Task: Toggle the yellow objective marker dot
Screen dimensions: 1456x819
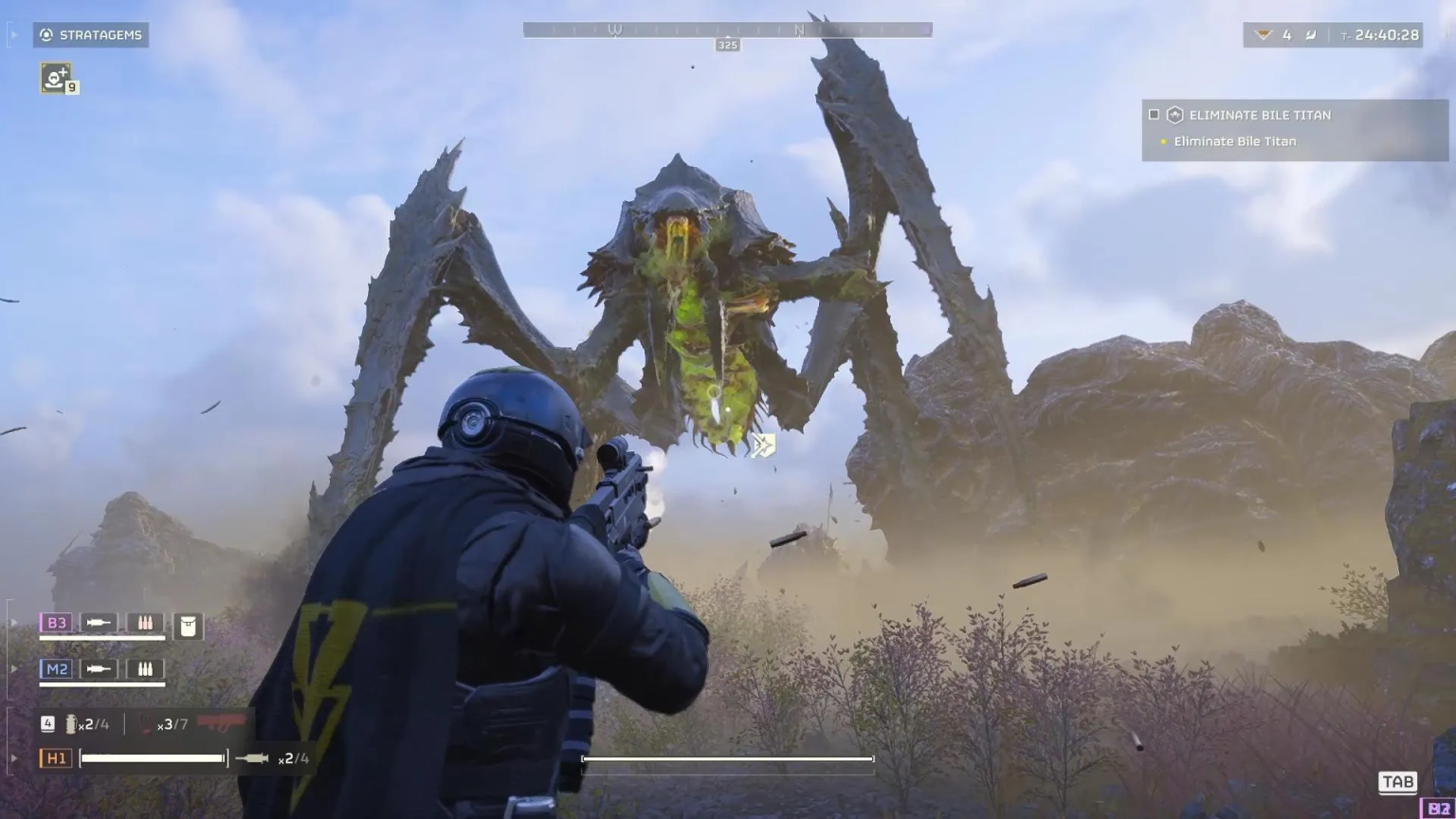Action: [x=1164, y=140]
